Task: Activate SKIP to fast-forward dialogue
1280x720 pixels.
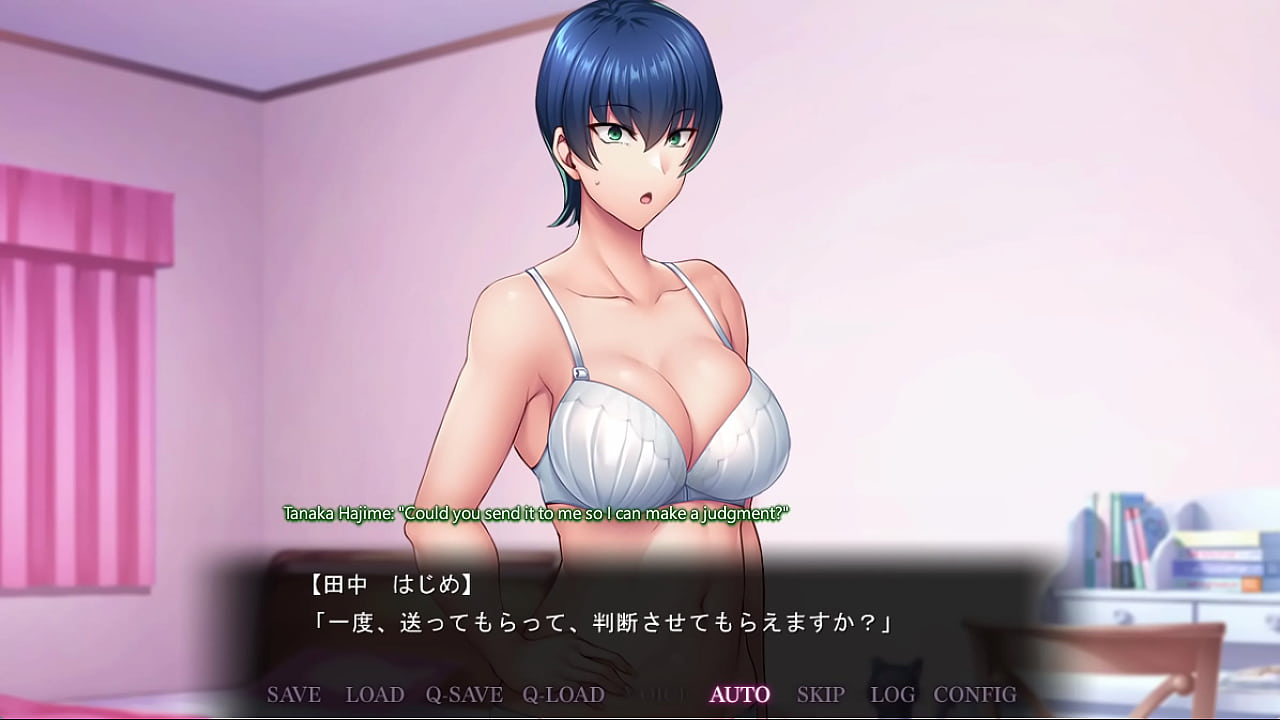Action: [821, 694]
